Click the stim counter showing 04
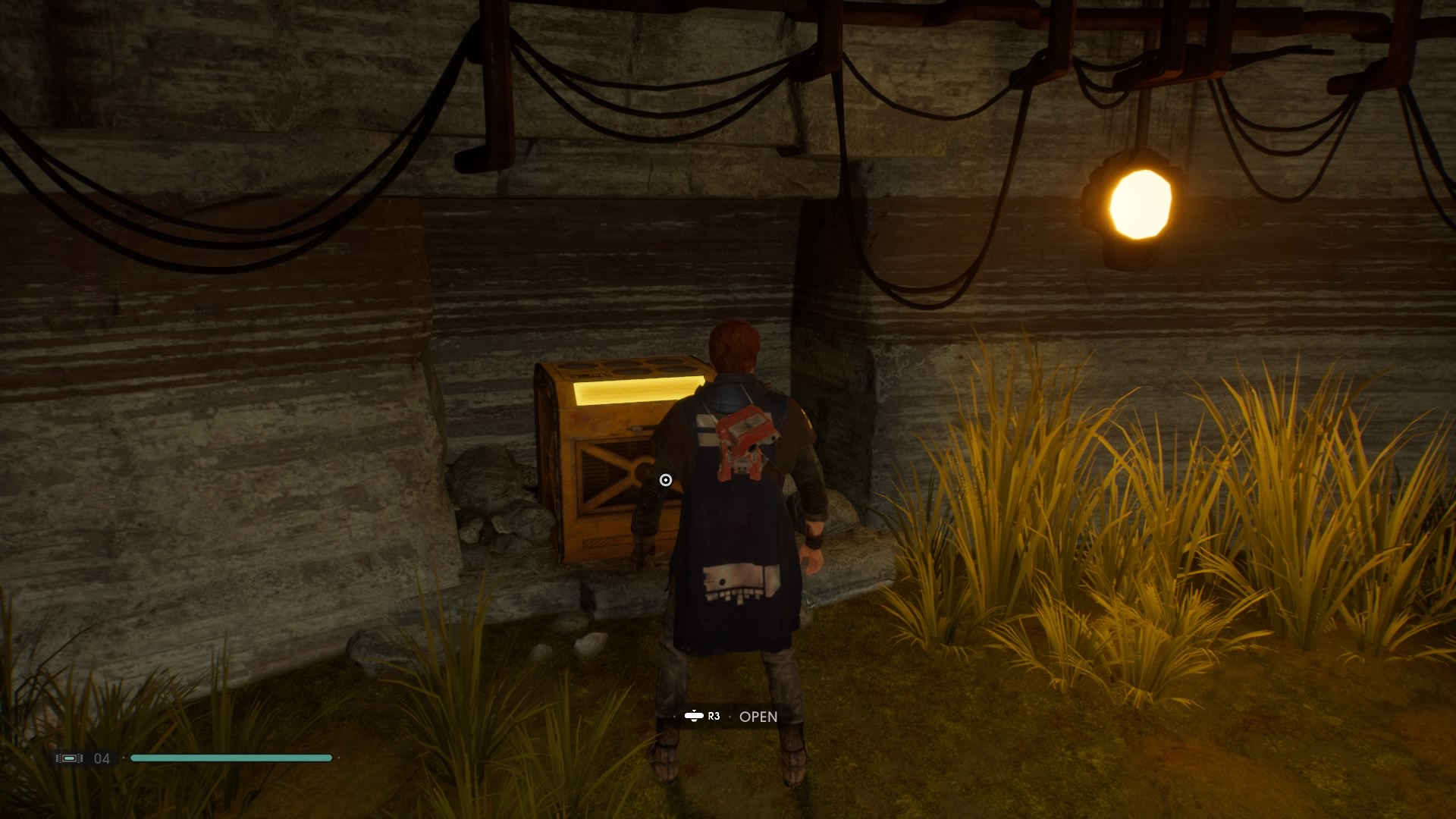 101,758
